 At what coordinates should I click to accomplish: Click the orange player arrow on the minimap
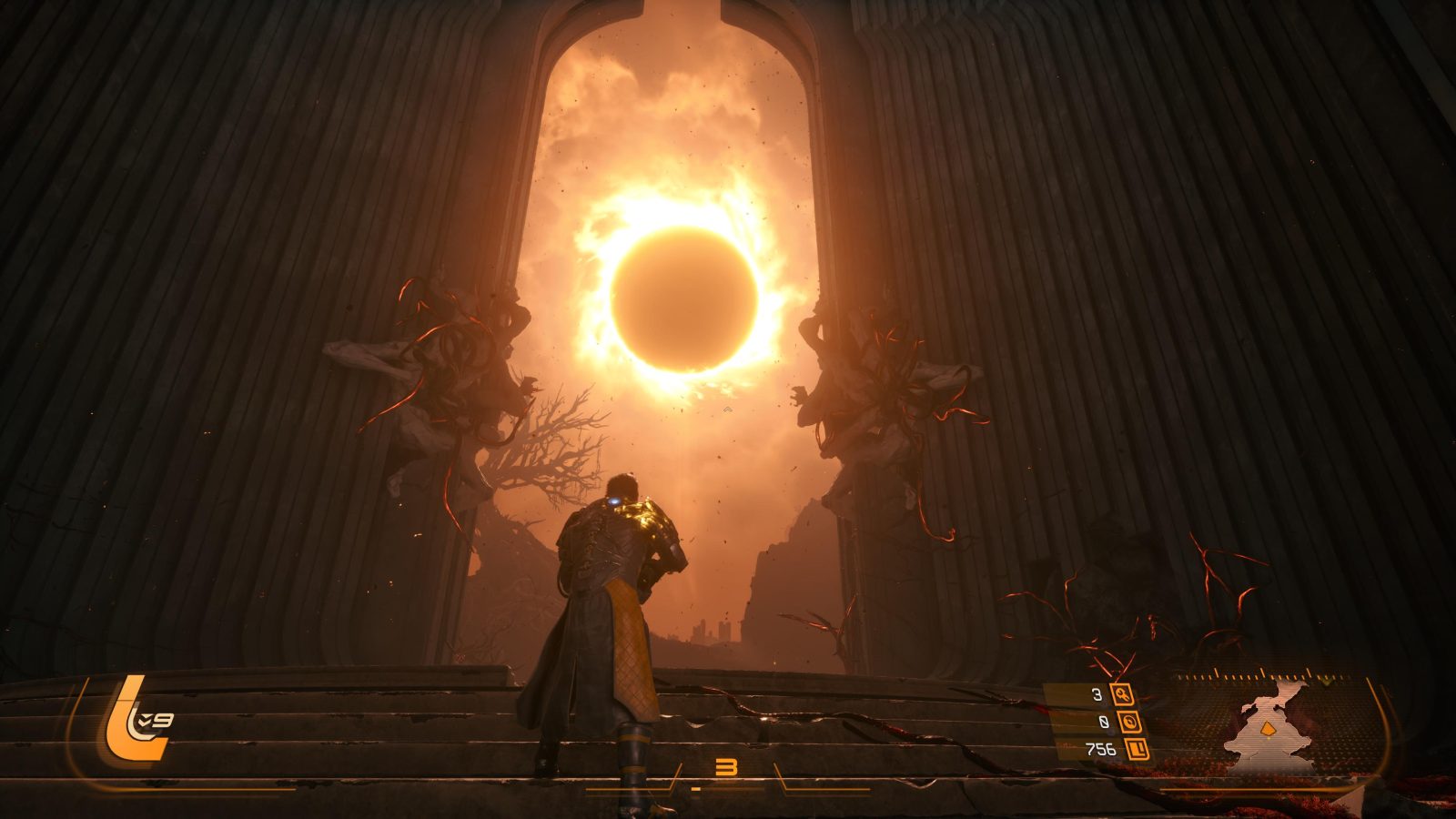click(x=1268, y=728)
